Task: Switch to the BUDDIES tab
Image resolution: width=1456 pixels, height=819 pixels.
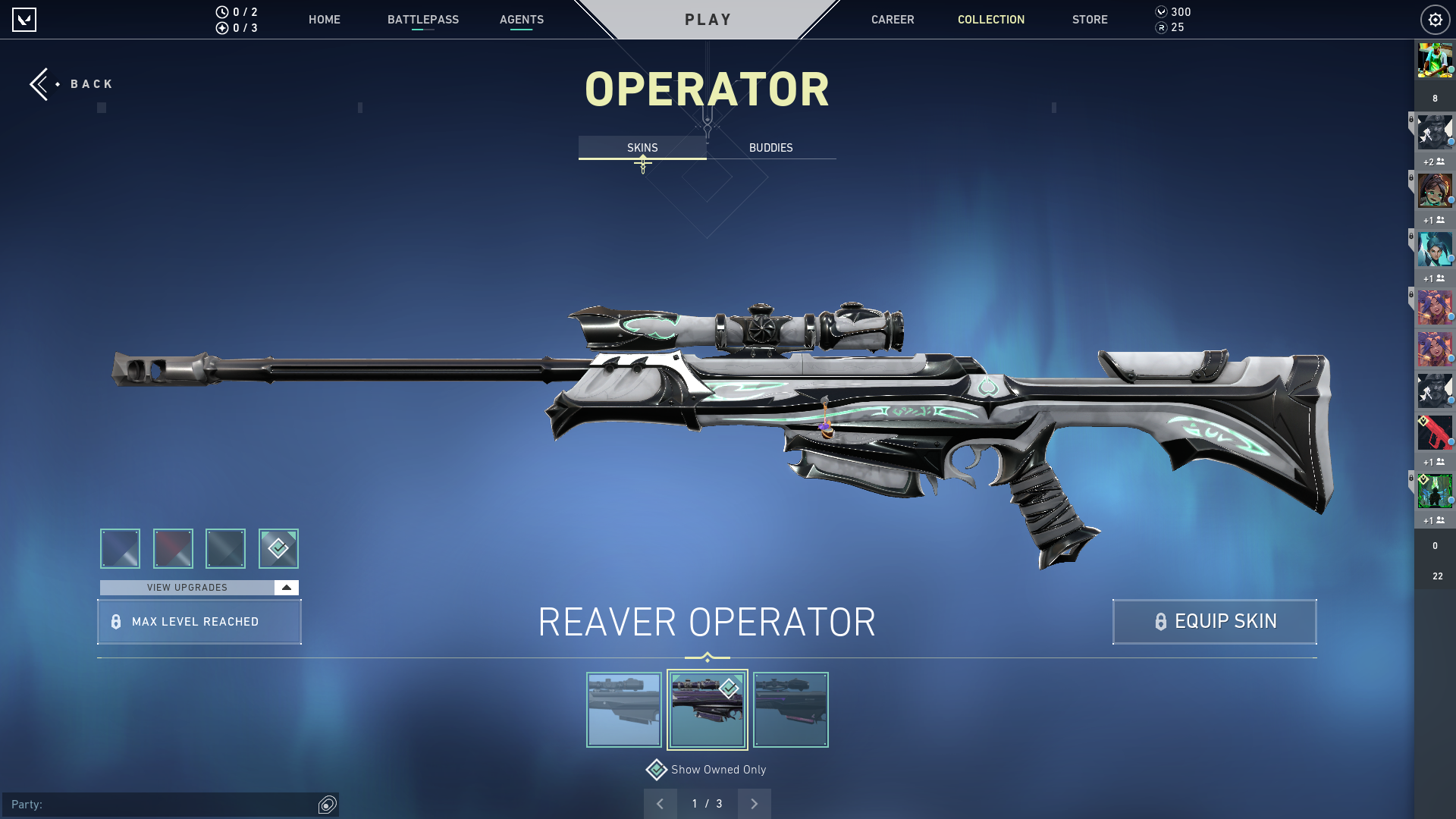Action: pos(770,148)
